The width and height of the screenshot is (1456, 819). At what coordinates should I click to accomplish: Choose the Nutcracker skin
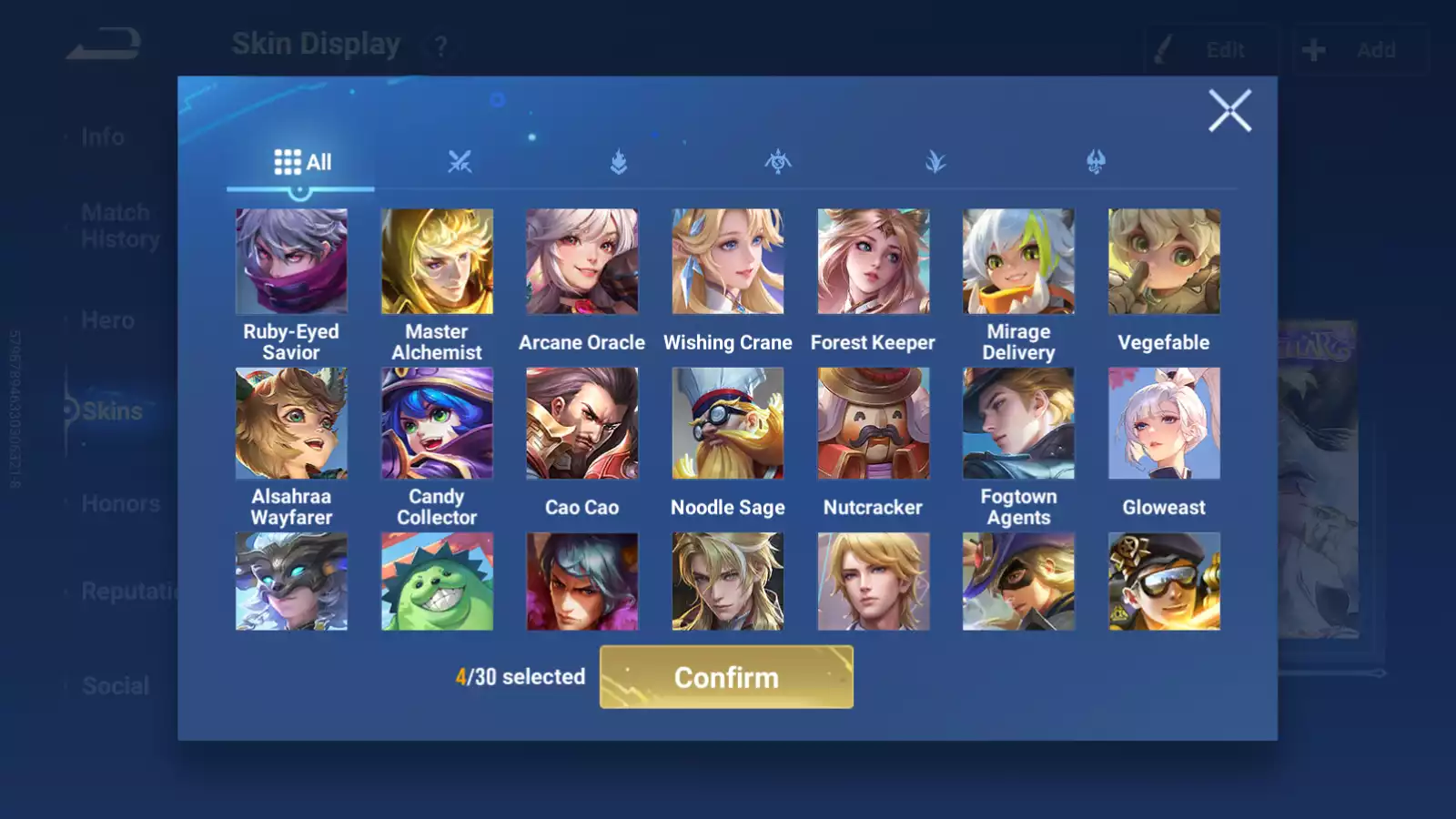[x=874, y=423]
